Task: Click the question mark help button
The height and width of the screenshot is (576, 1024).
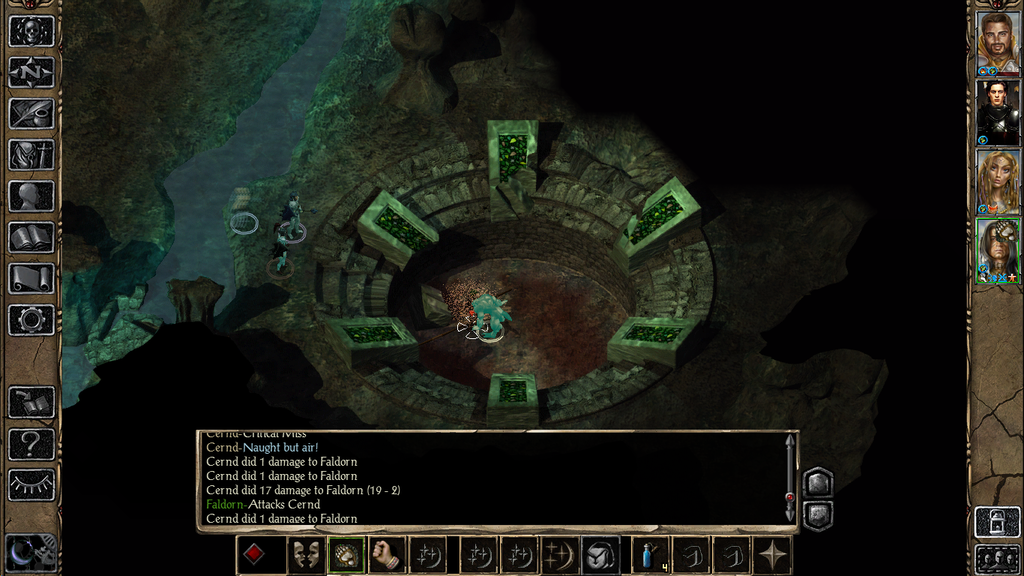Action: pyautogui.click(x=31, y=444)
